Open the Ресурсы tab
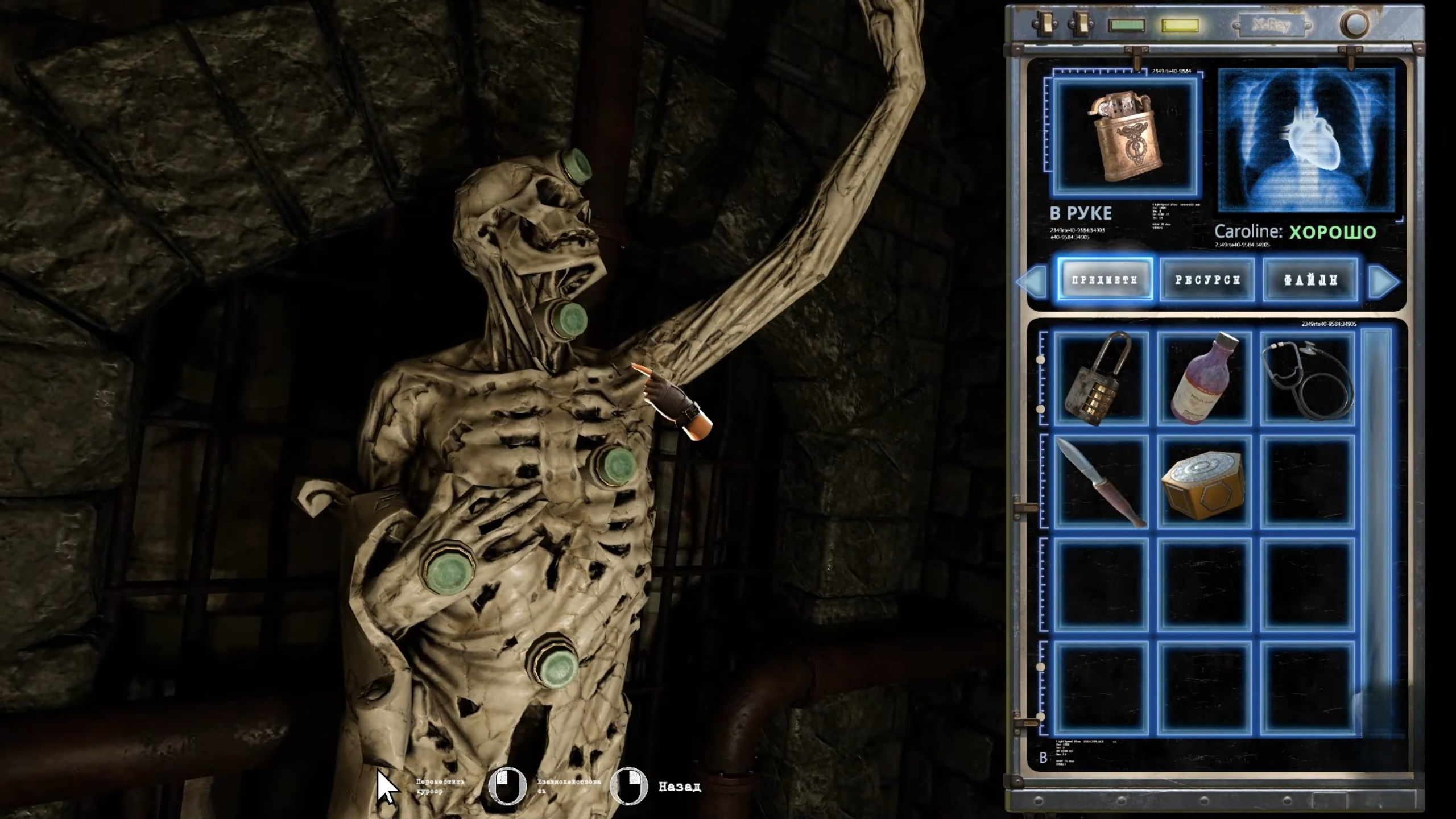 click(x=1207, y=279)
